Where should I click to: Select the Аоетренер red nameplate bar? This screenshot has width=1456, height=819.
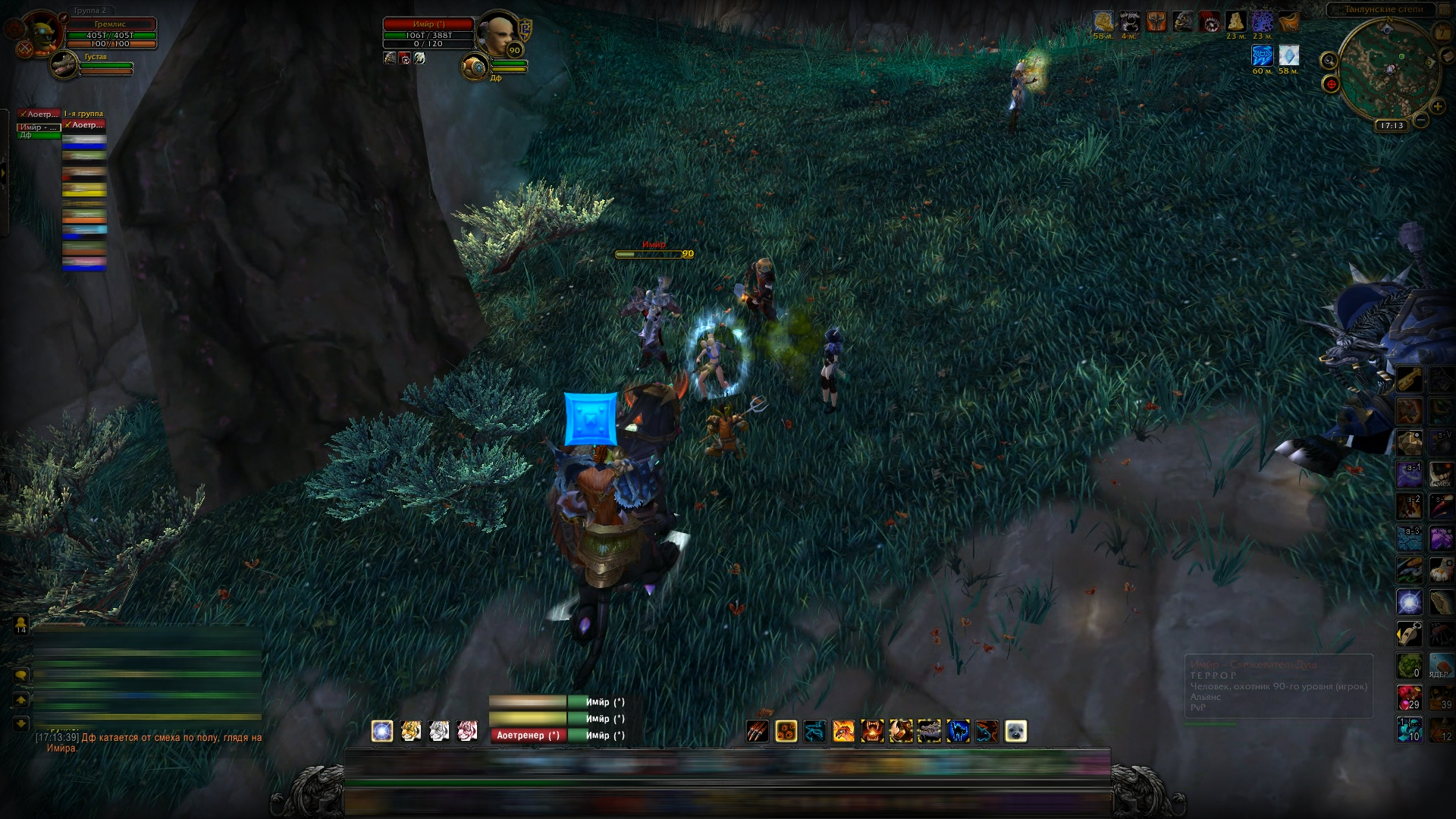(528, 735)
